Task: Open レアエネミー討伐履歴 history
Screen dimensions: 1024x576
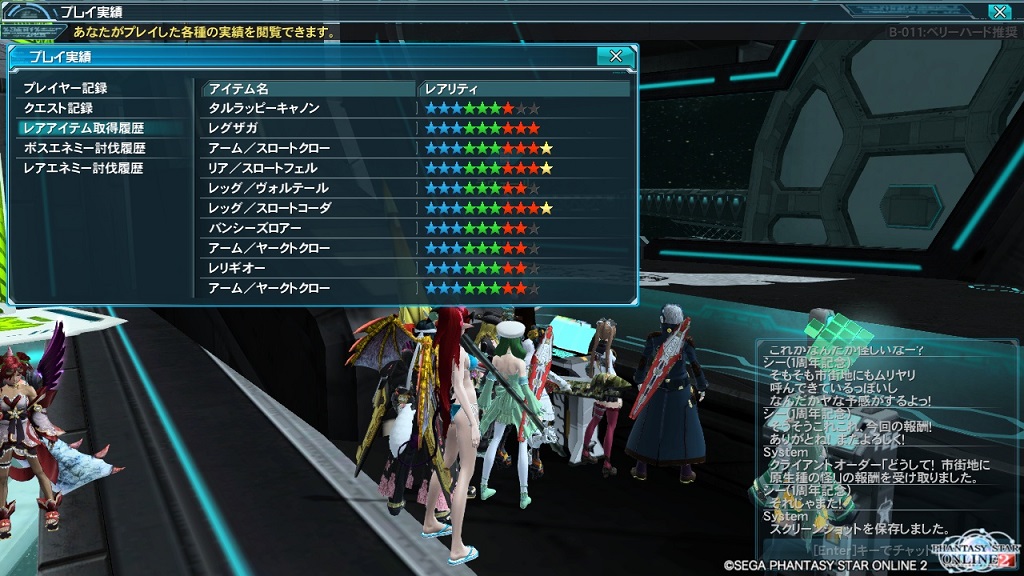Action: 83,168
